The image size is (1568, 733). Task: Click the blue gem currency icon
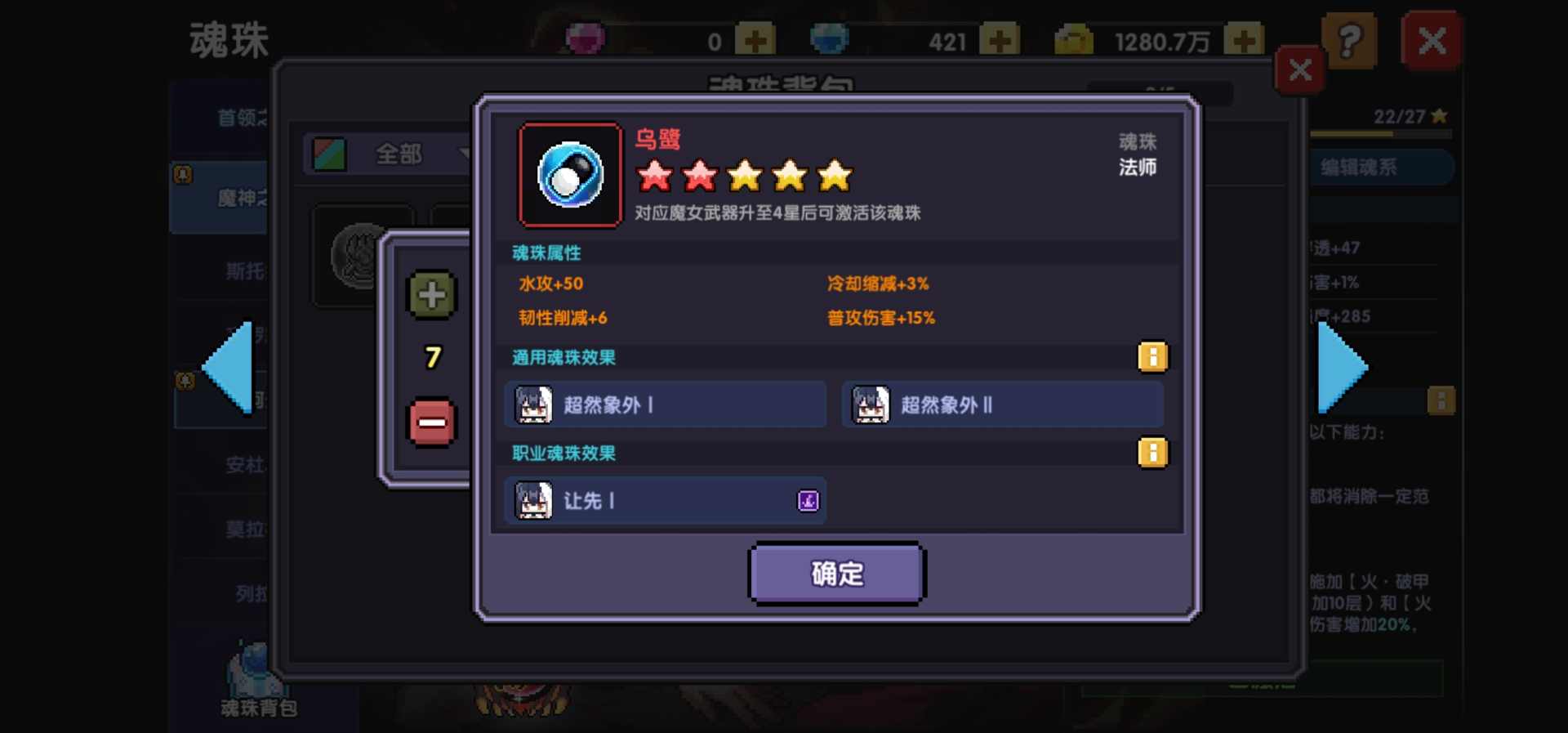coord(831,37)
